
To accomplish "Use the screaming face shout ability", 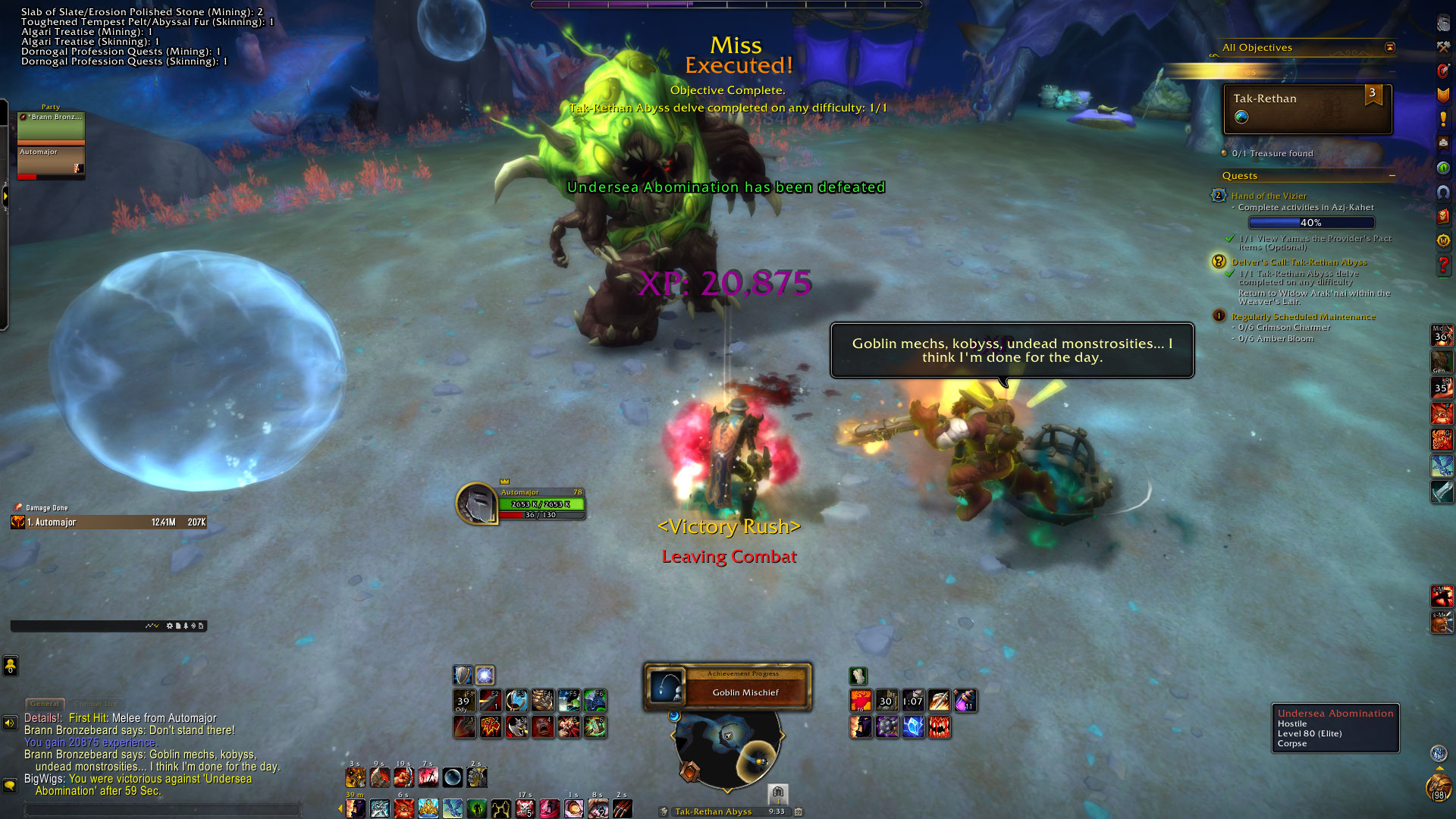I will pyautogui.click(x=542, y=726).
